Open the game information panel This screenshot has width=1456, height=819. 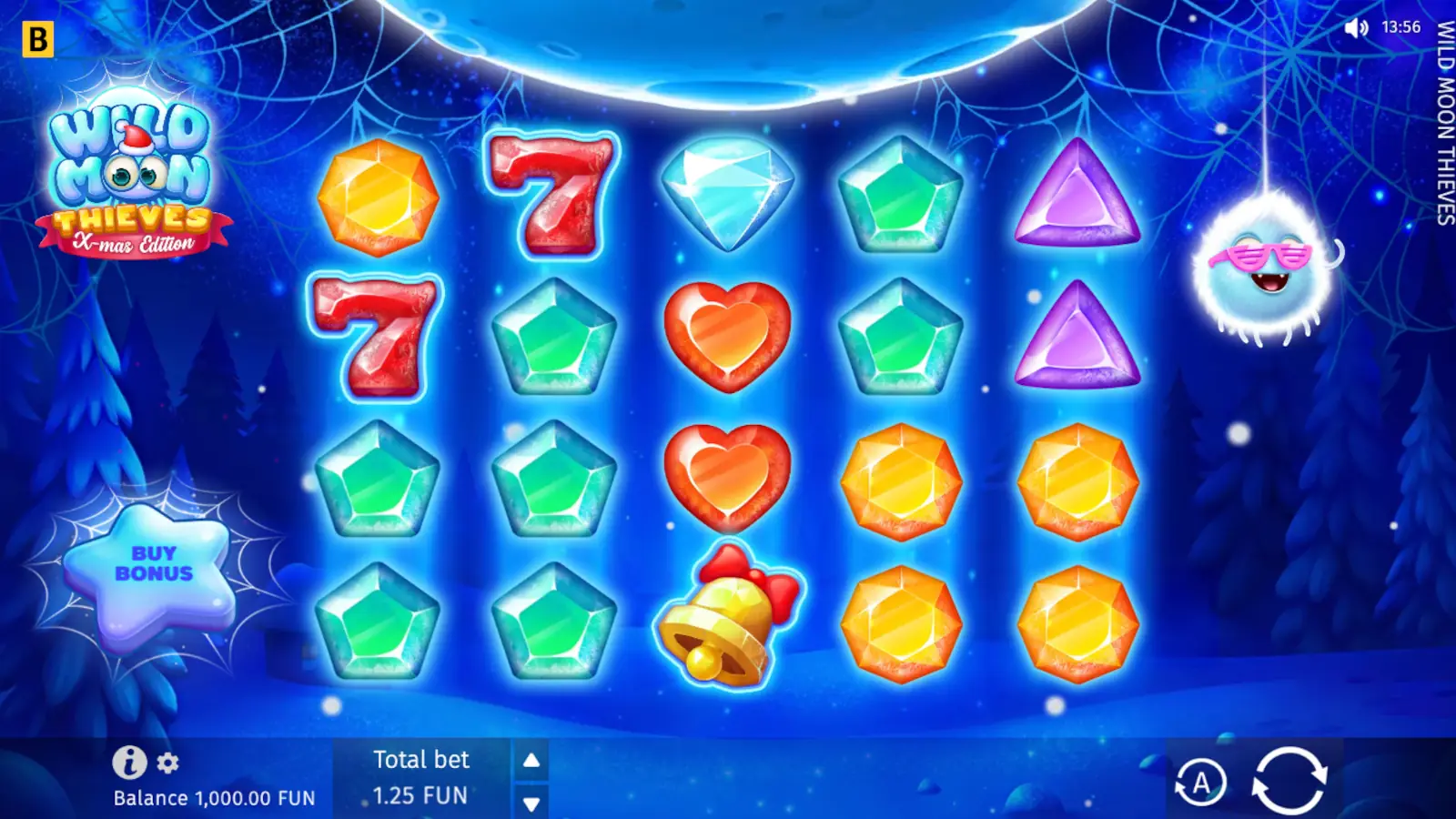128,762
